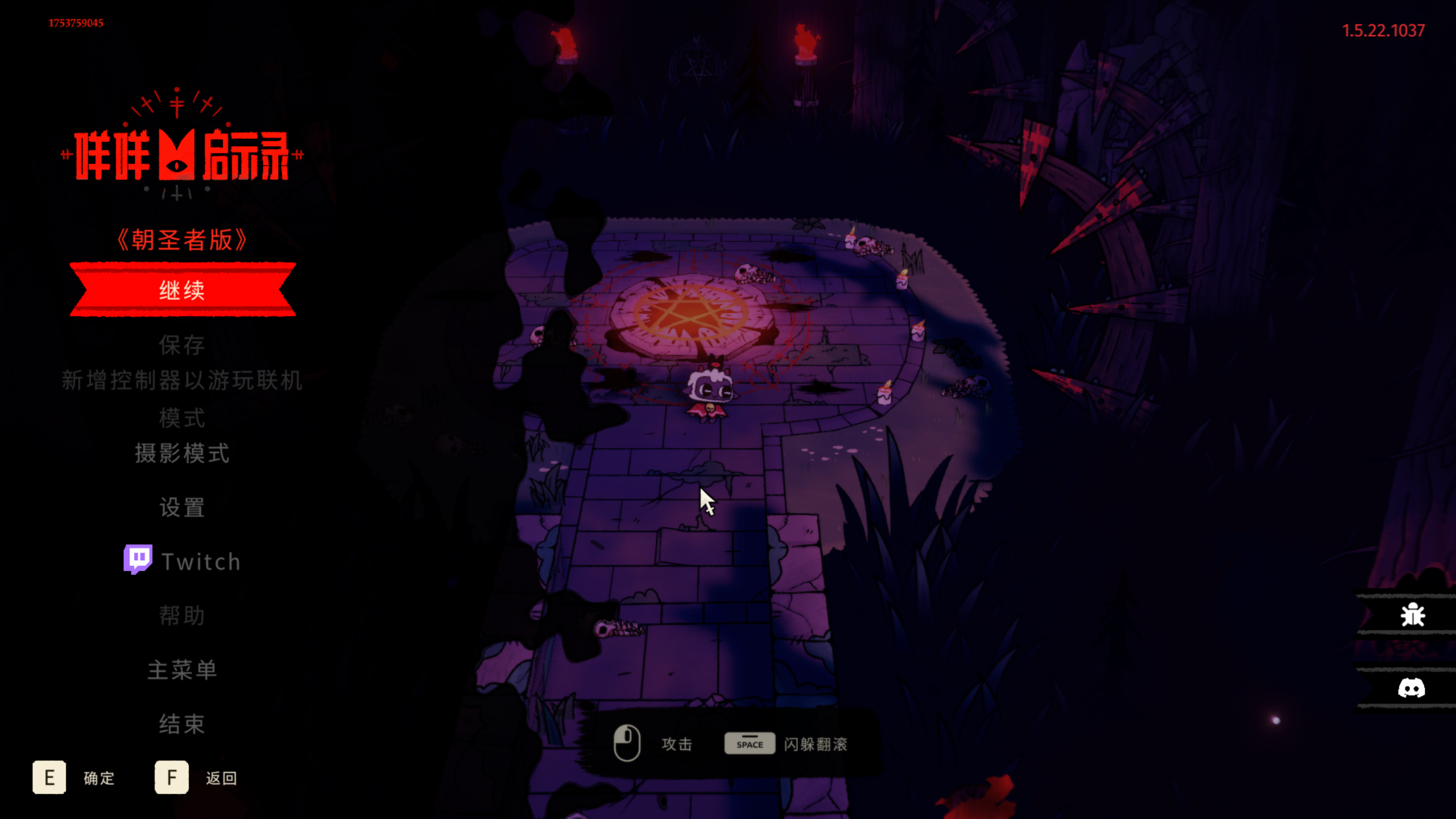The image size is (1456, 819).
Task: Return to 主菜单 main menu
Action: [x=182, y=670]
